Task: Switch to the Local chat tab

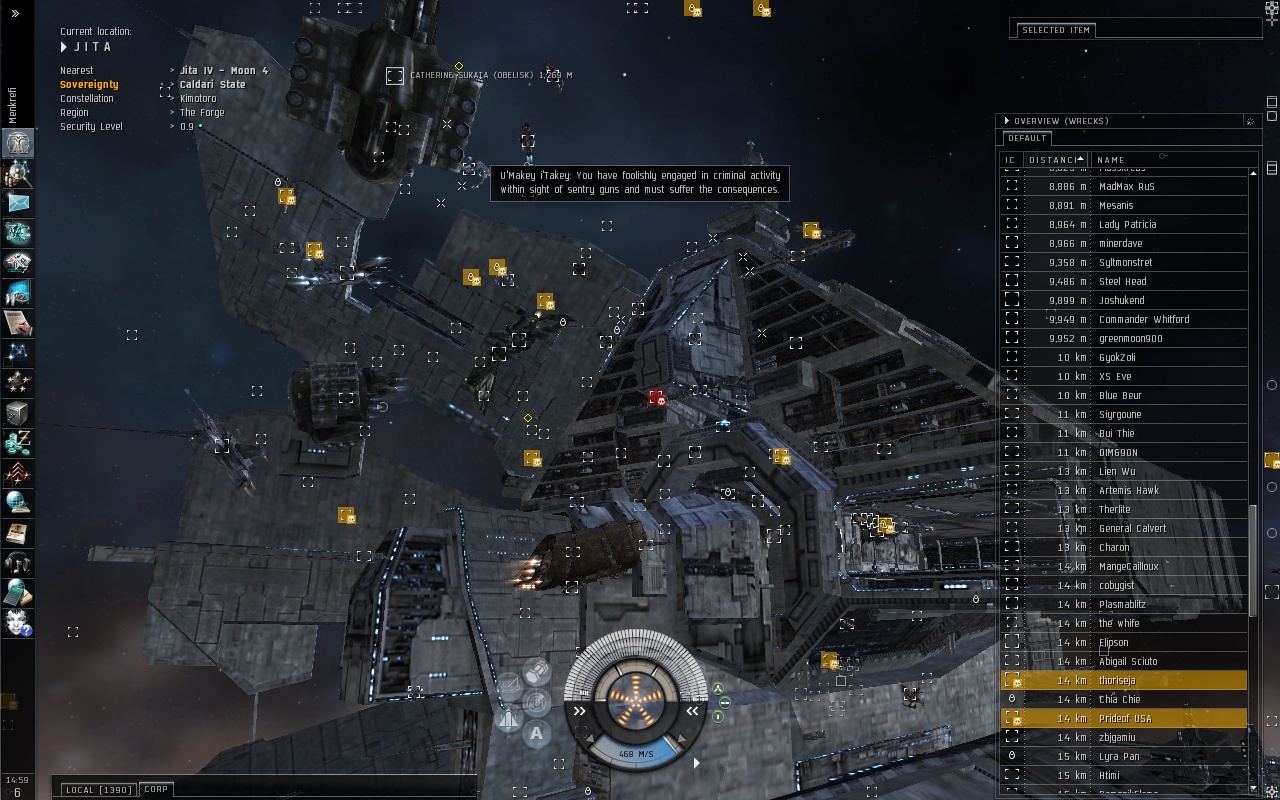Action: pos(98,790)
